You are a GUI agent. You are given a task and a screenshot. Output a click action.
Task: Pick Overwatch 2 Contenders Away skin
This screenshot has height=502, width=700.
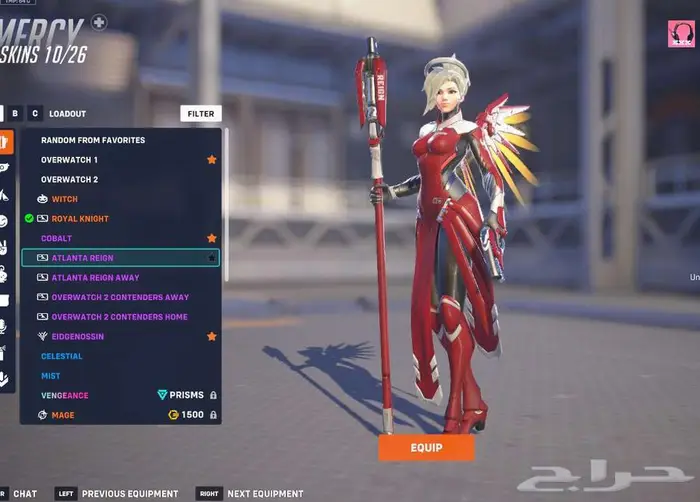[120, 297]
